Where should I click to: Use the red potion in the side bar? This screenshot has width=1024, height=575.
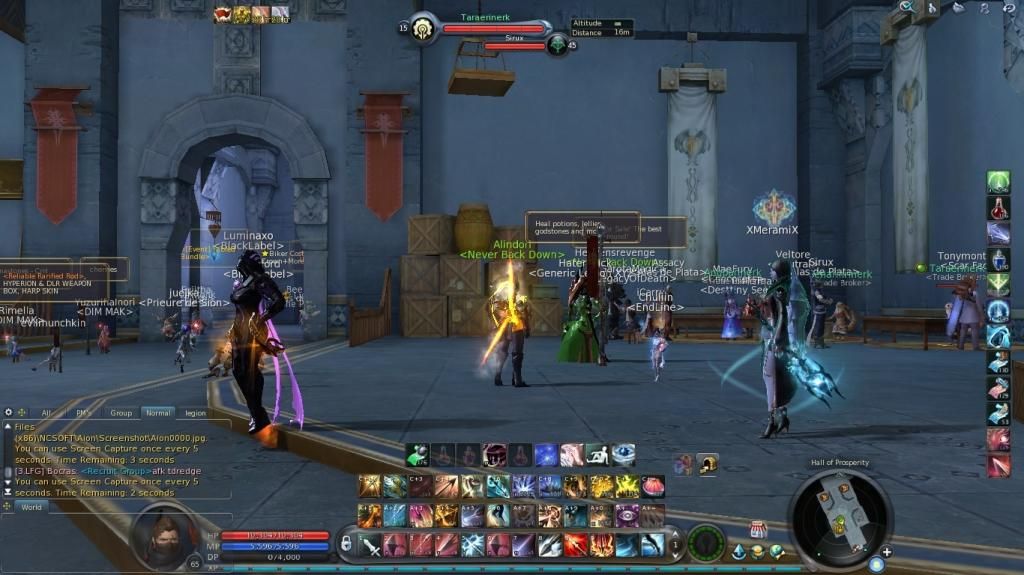click(998, 208)
